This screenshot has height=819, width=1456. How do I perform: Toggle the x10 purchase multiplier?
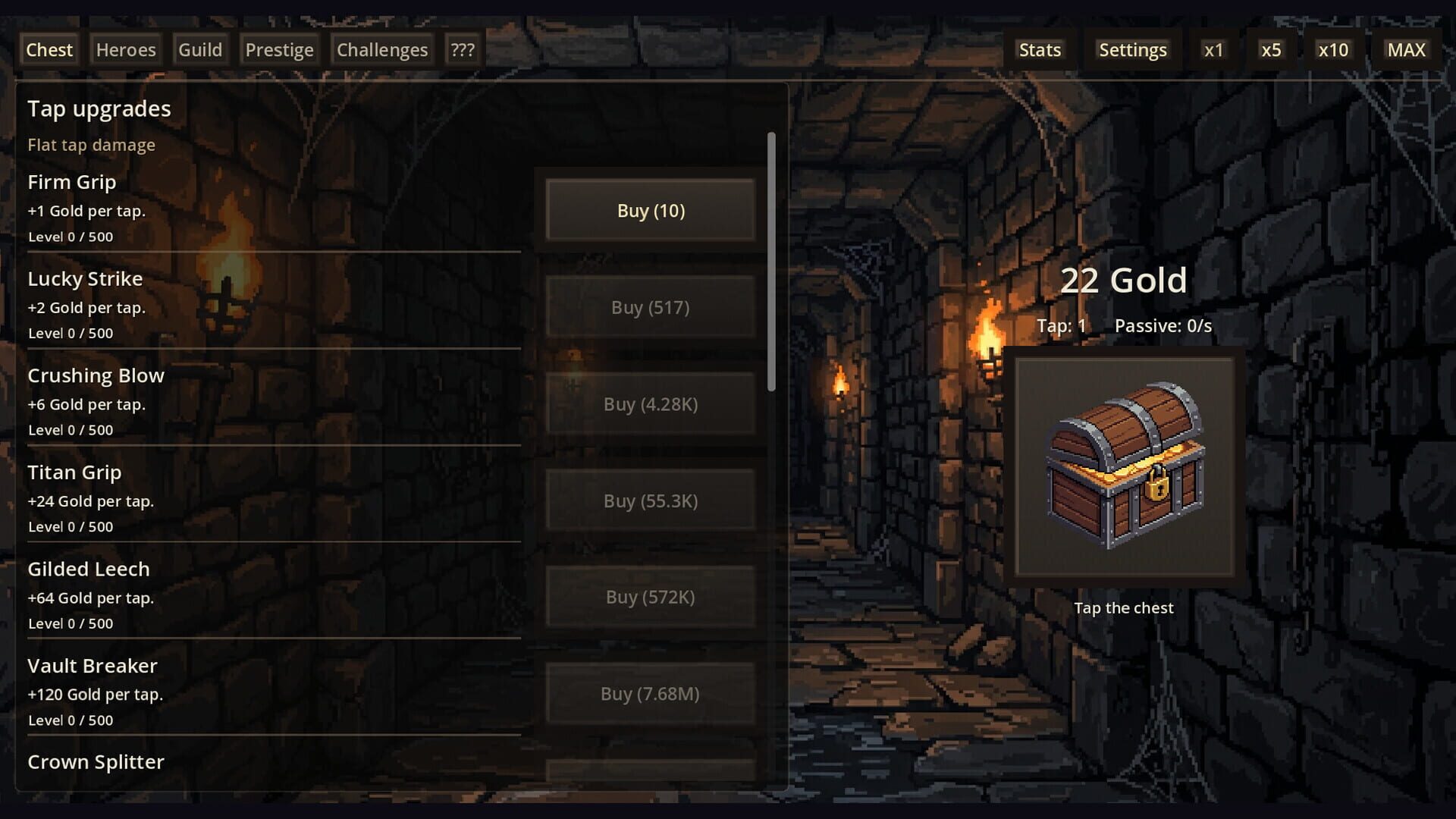click(x=1333, y=49)
